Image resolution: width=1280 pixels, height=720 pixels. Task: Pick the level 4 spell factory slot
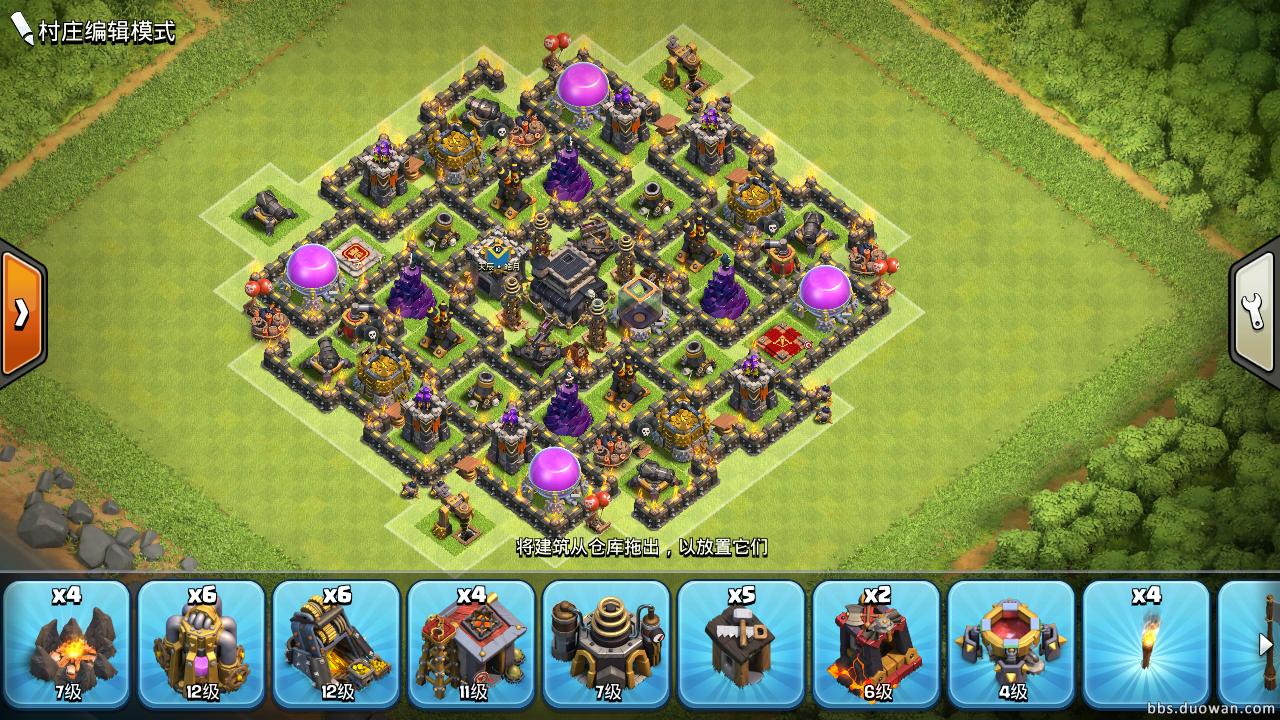pos(1011,643)
